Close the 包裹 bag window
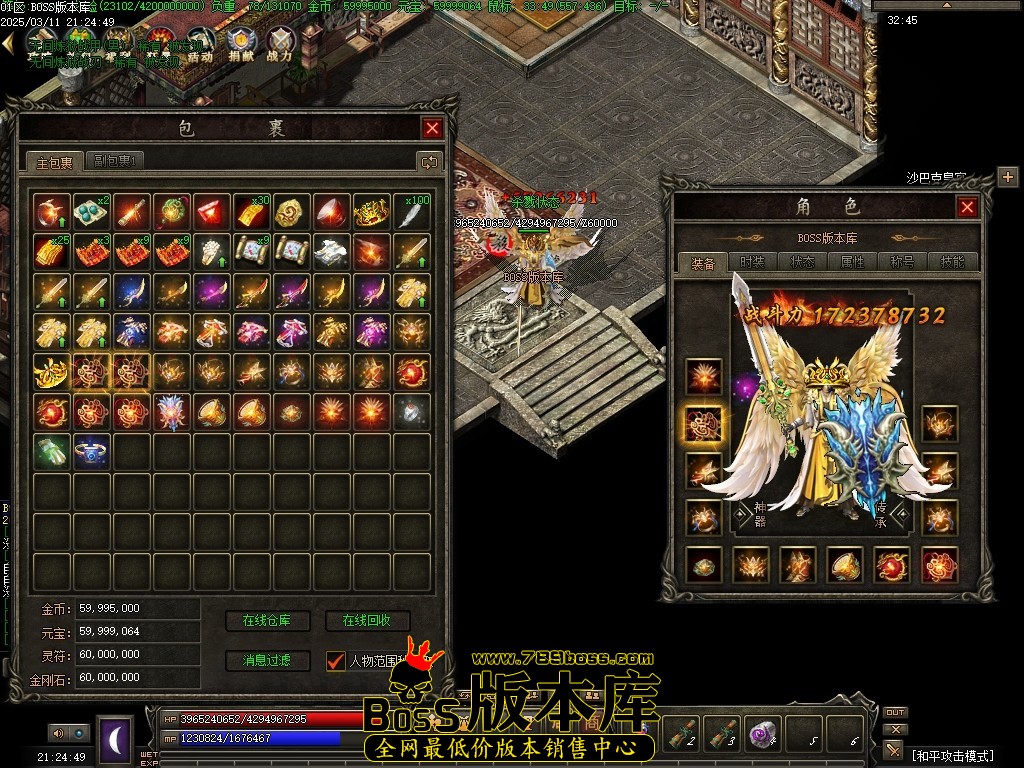The image size is (1024, 768). (x=432, y=128)
